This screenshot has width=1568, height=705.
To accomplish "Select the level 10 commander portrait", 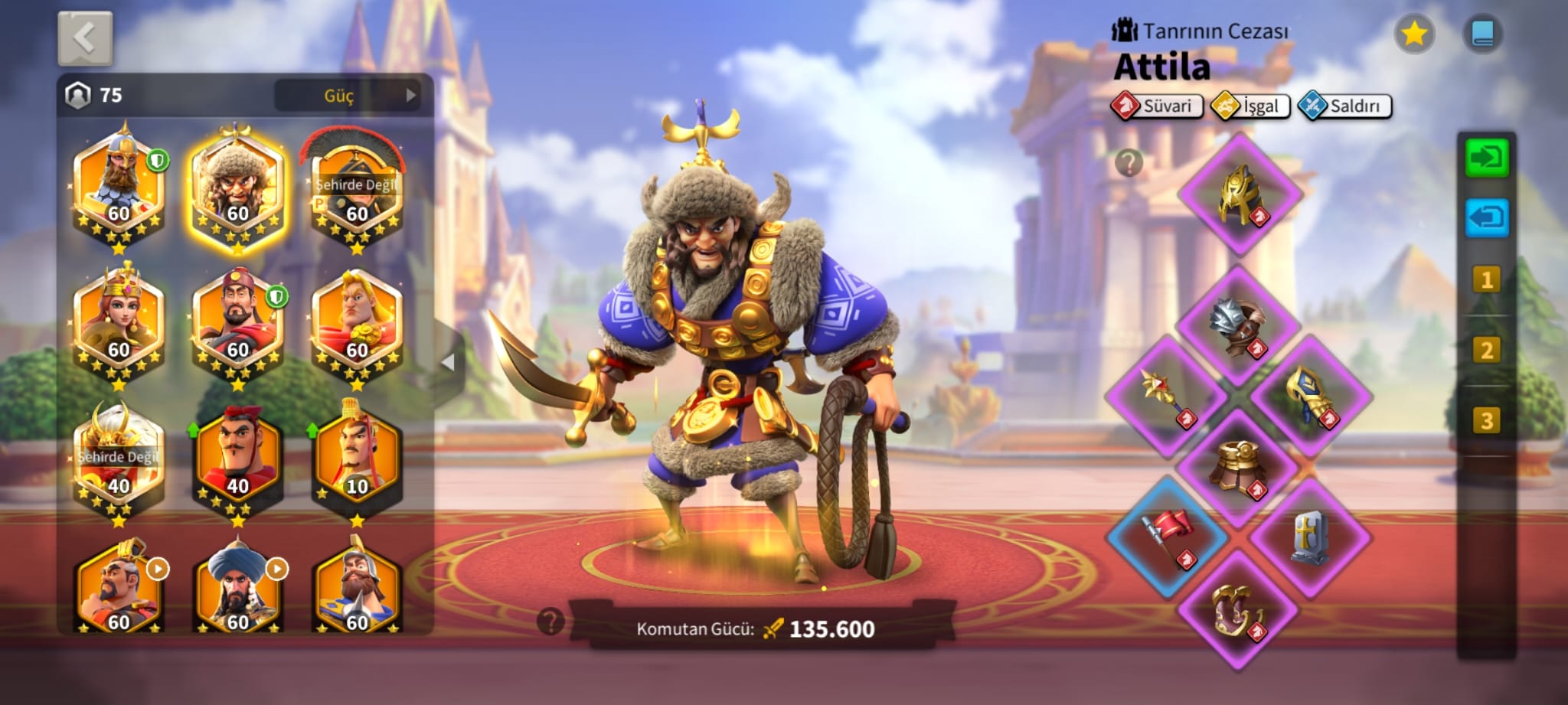I will click(x=357, y=459).
